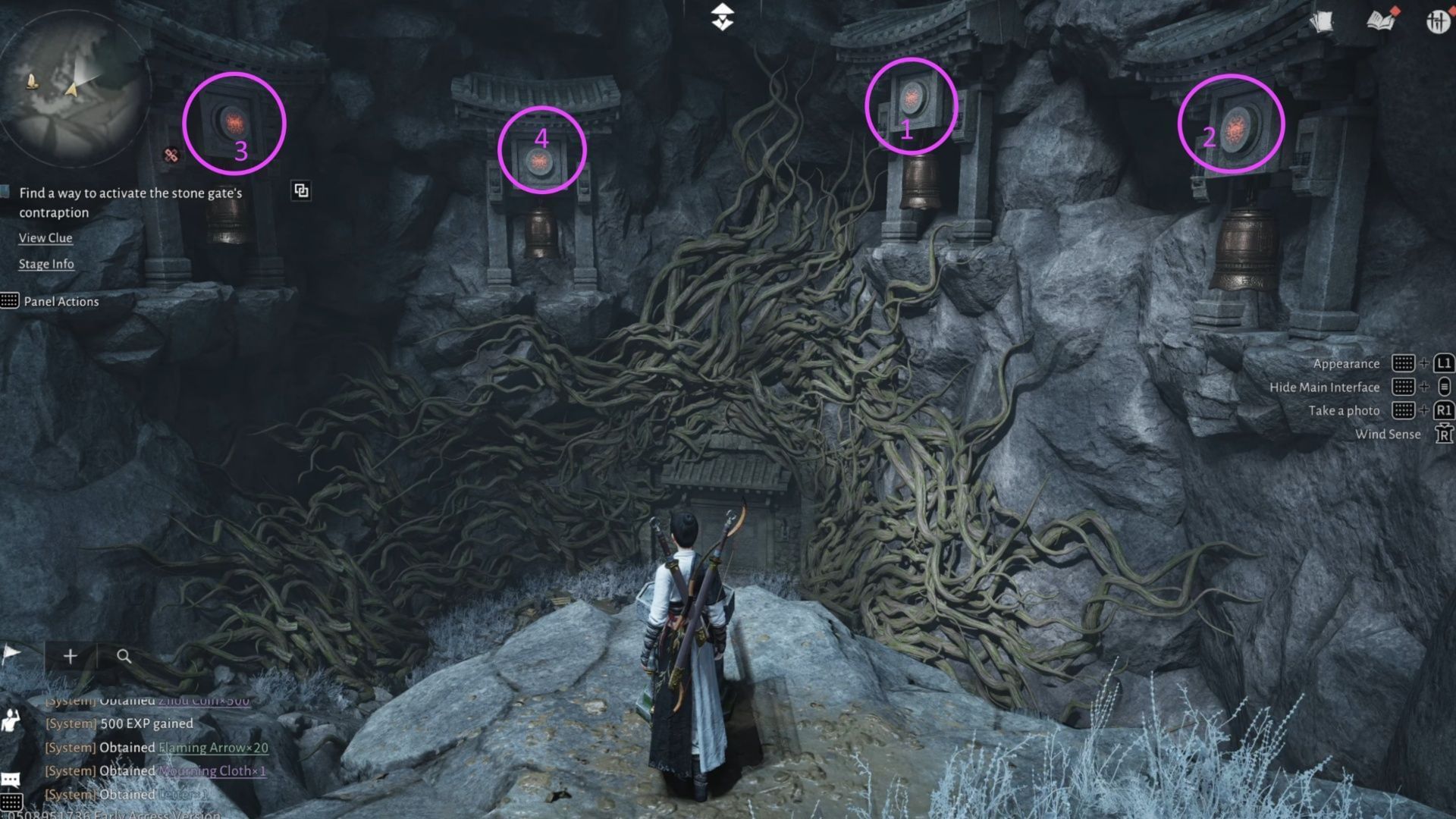
Task: Open the circled glyph menu with red notification badge
Action: (1440, 22)
